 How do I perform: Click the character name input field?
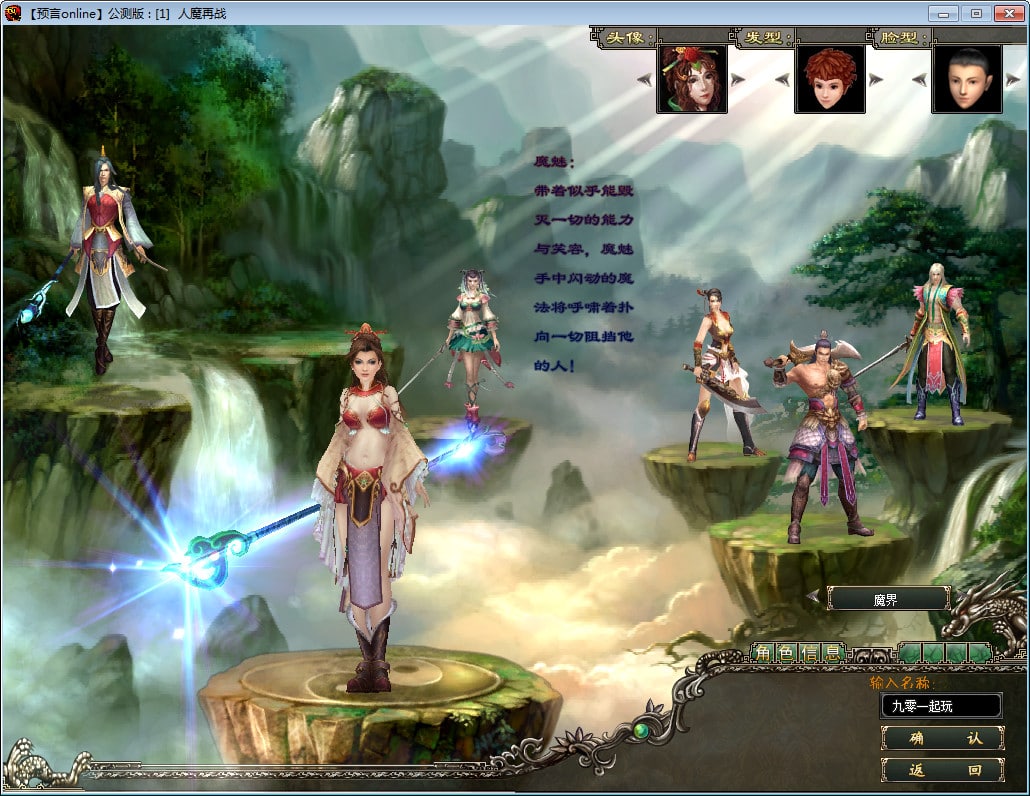940,706
